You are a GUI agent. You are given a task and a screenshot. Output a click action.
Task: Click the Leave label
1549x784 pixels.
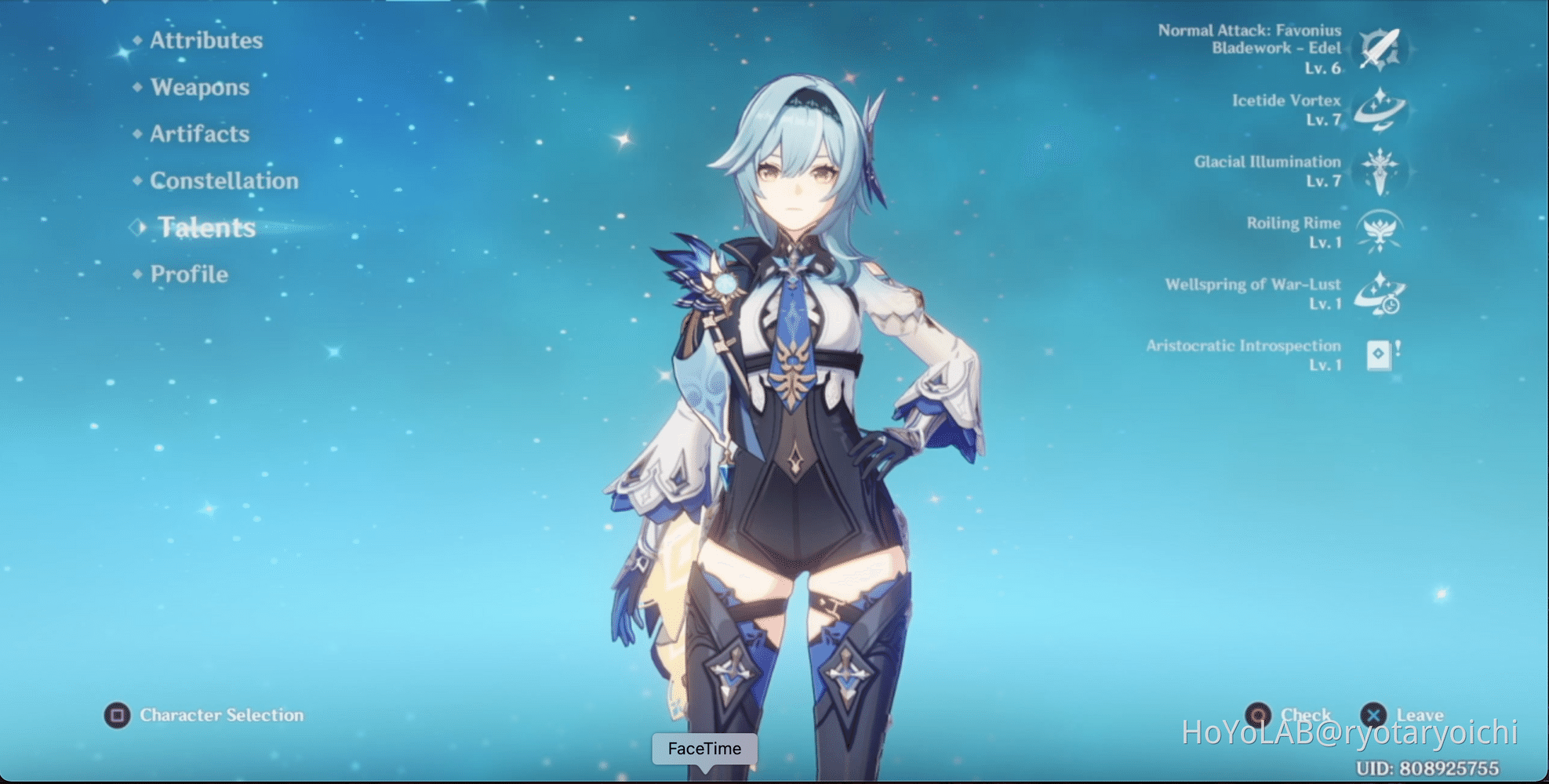pos(1420,715)
